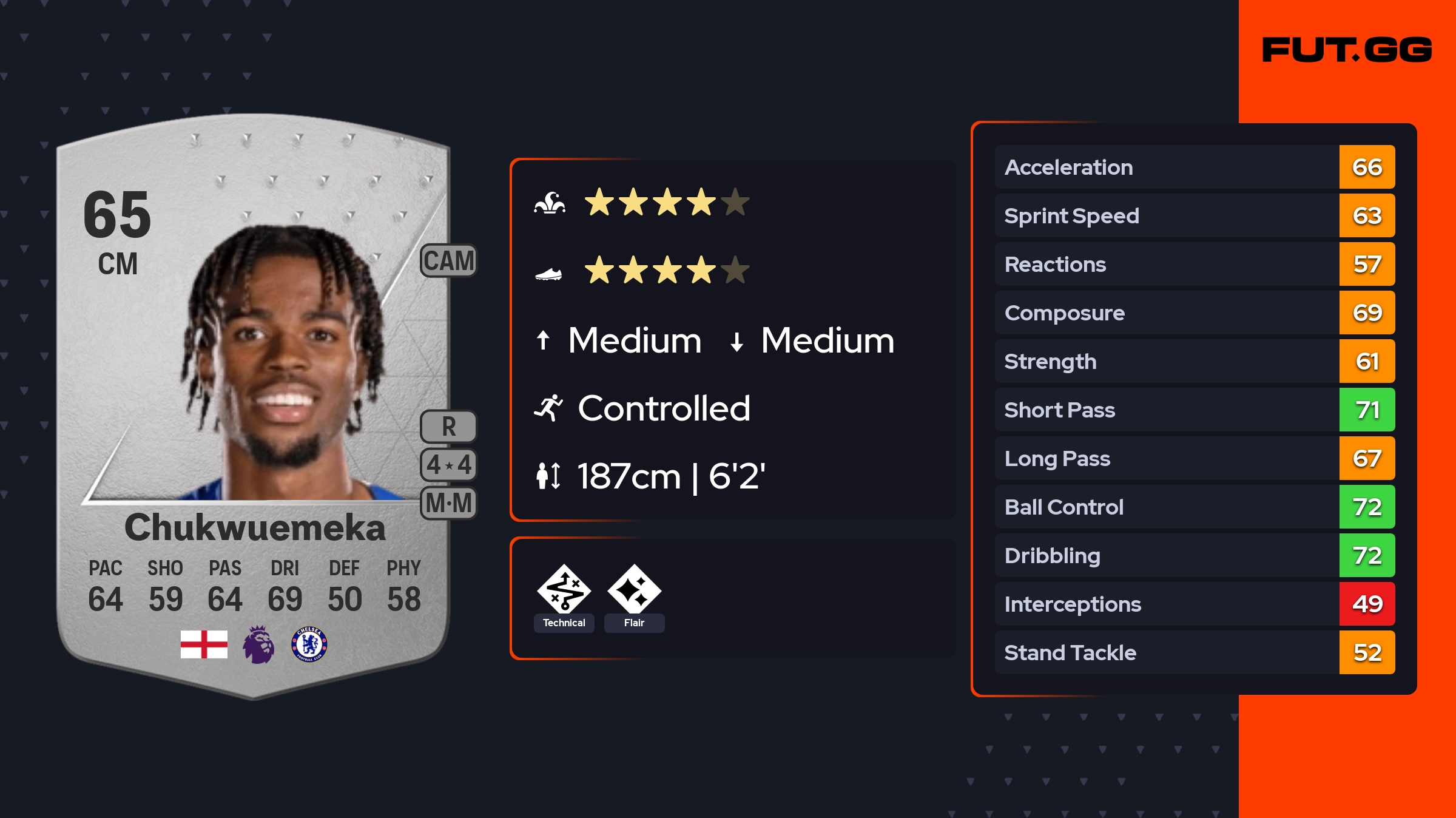
Task: Select the Sprint Speed stat row
Action: pos(1194,215)
